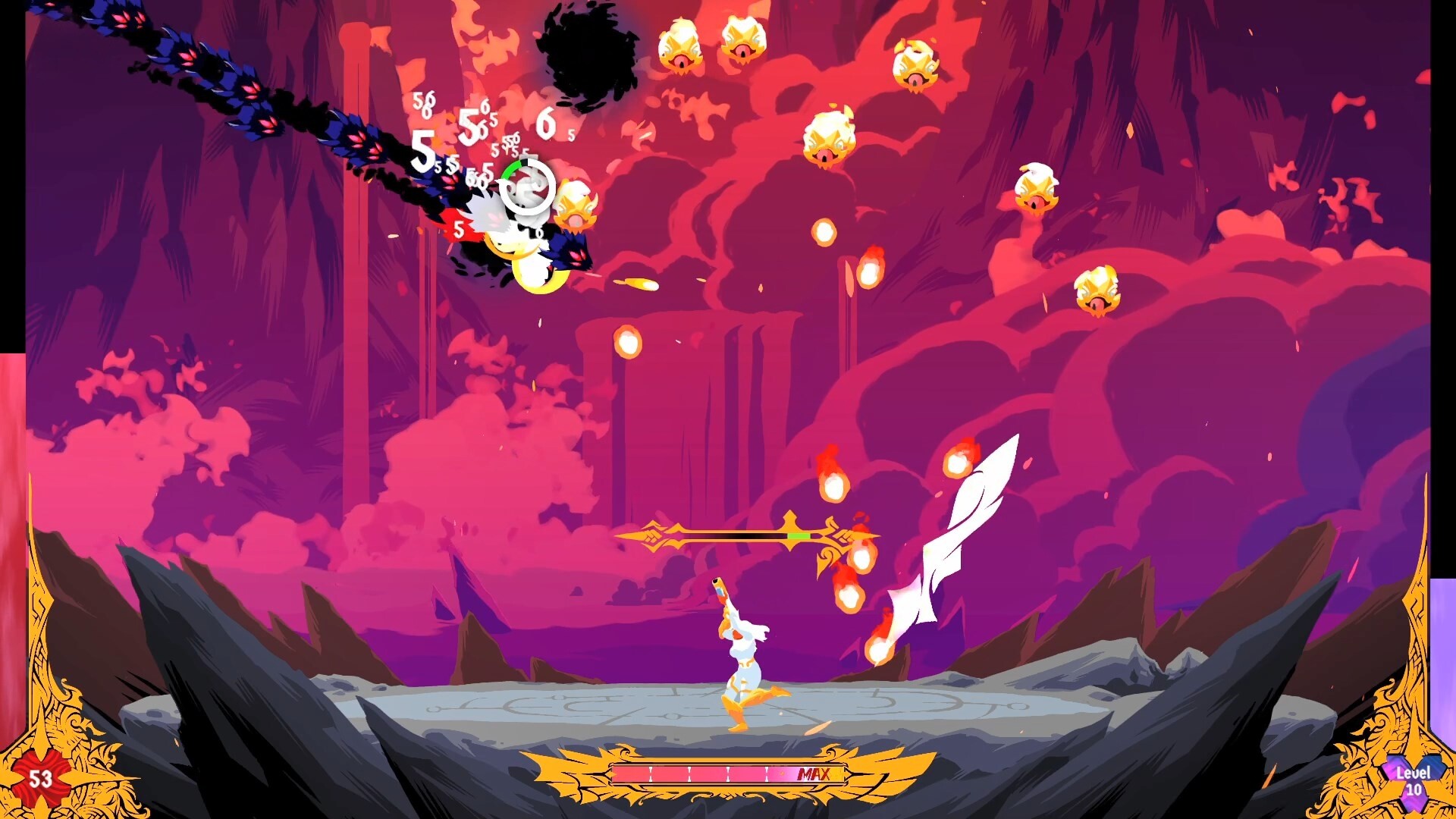Click the MAX indicator on the health bar
The width and height of the screenshot is (1456, 819).
click(x=813, y=776)
